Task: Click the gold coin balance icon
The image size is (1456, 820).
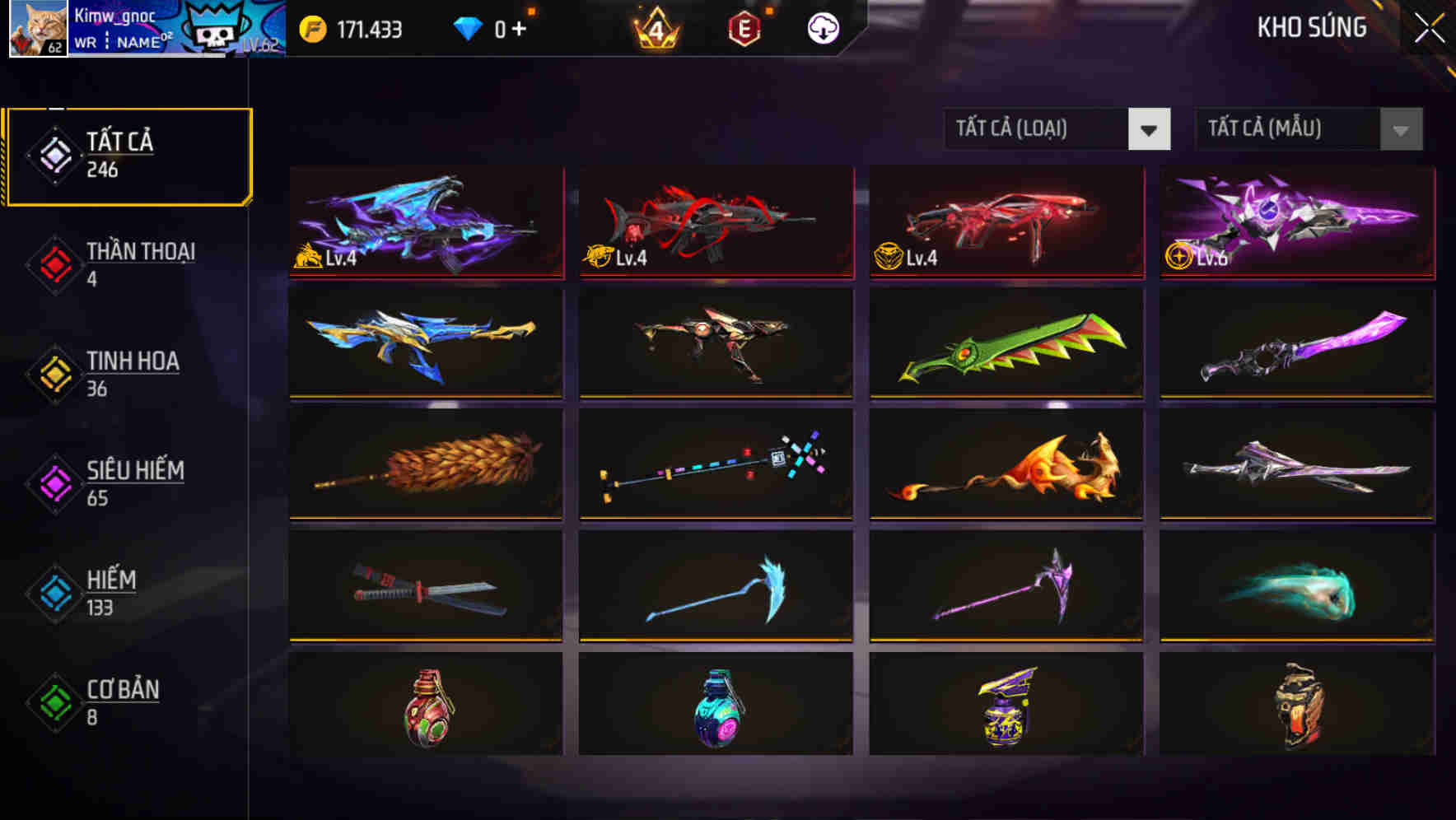Action: pyautogui.click(x=311, y=27)
